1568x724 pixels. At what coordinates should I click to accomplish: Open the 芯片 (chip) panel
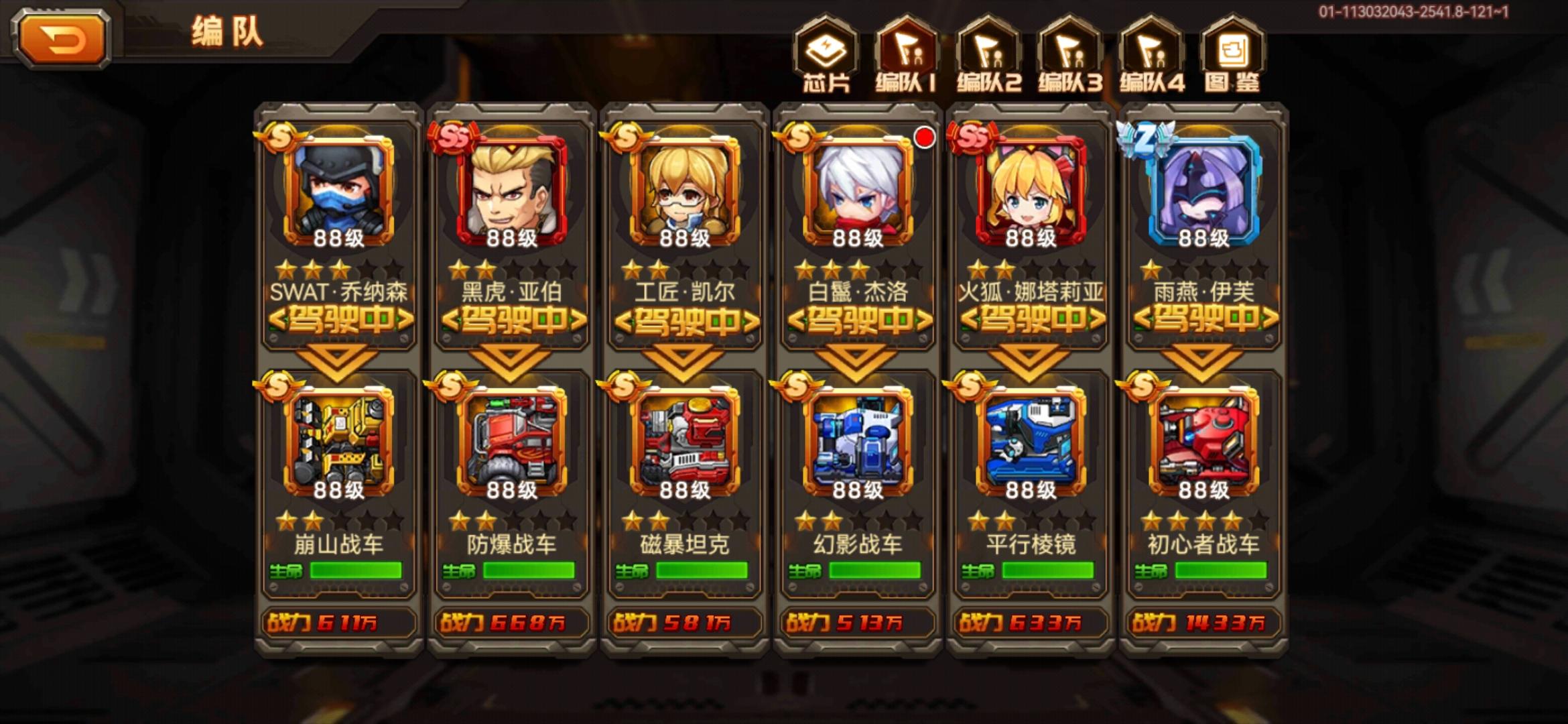click(826, 57)
